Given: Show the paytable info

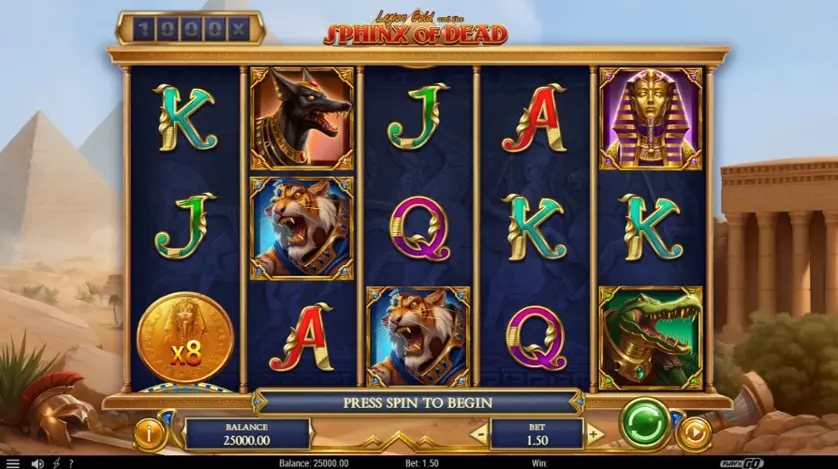Looking at the screenshot, I should click(x=150, y=434).
